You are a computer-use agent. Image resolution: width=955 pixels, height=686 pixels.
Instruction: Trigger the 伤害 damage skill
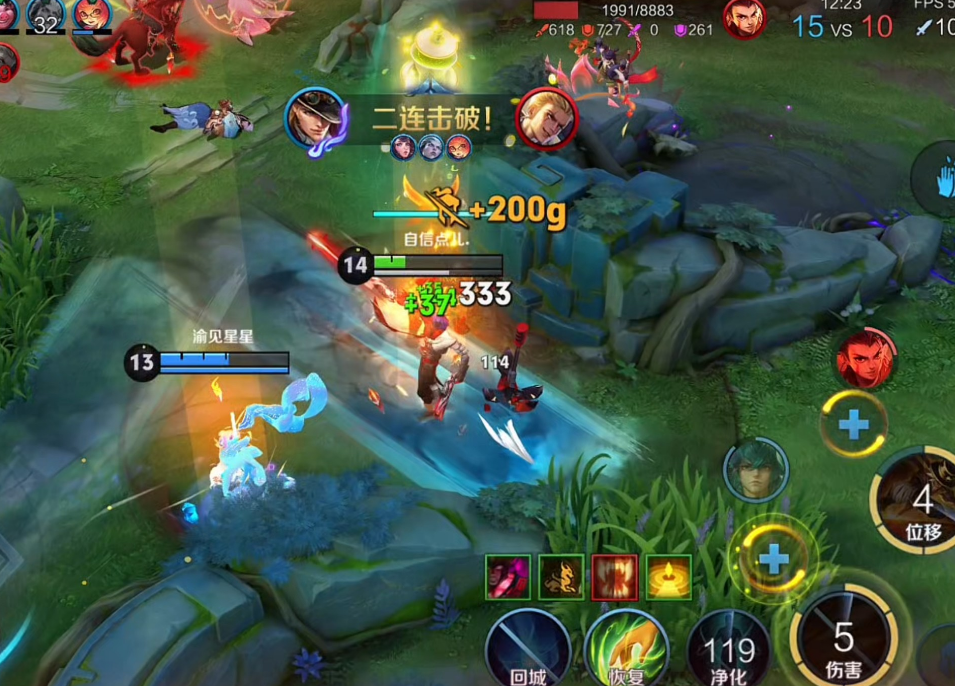click(x=845, y=640)
